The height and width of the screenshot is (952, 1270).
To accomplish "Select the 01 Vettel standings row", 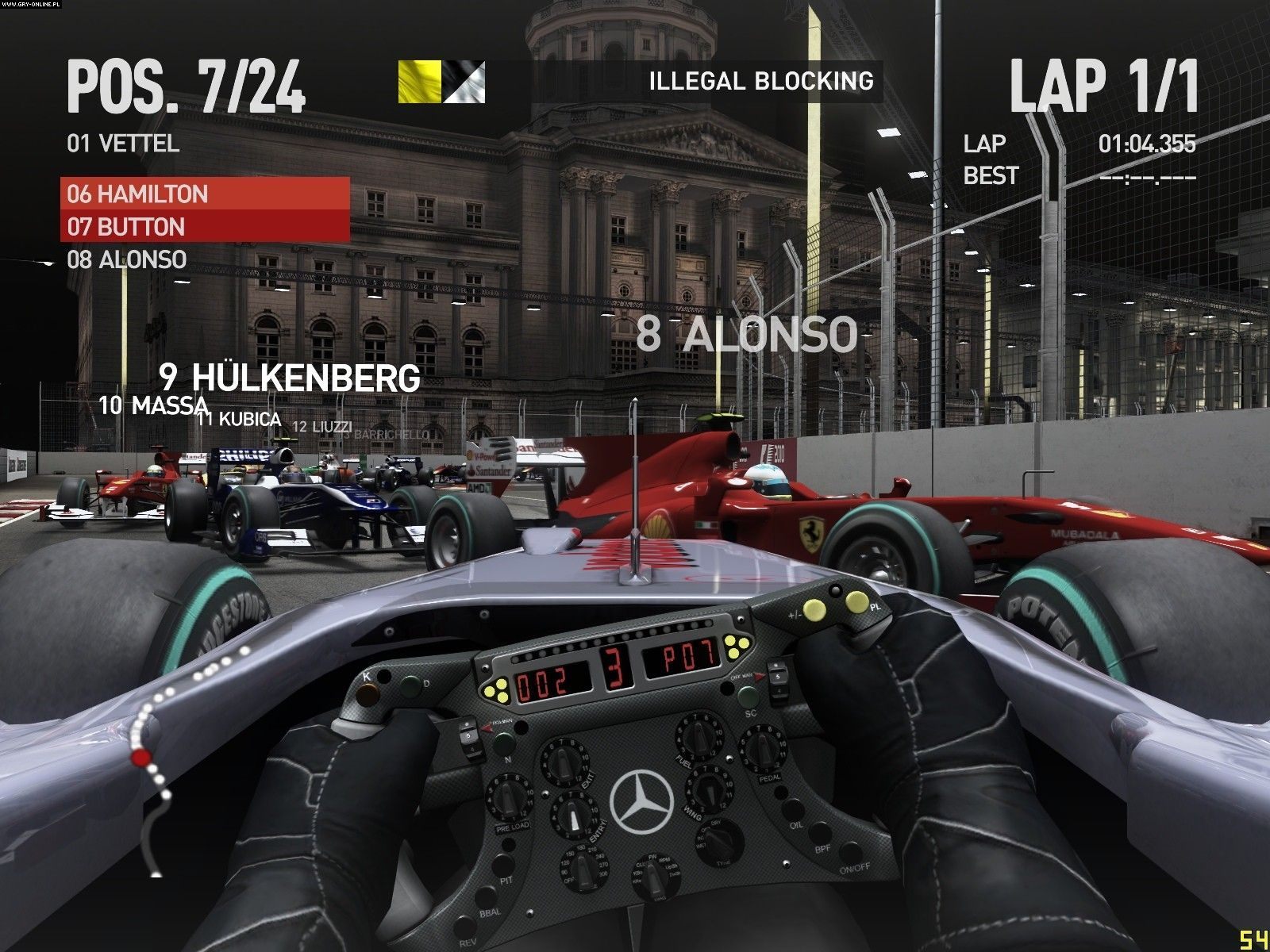I will 123,144.
